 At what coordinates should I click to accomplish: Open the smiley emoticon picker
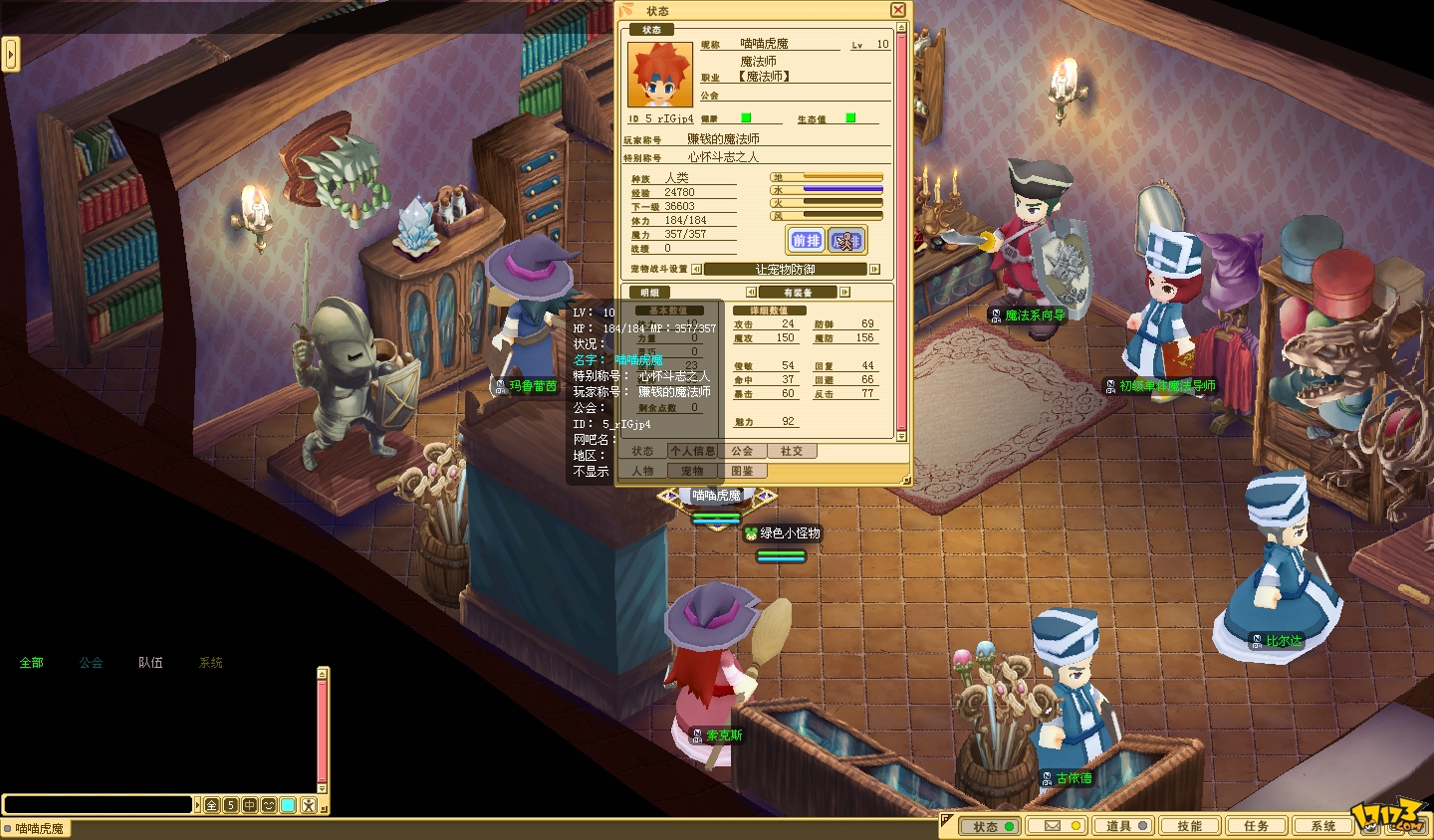coord(269,805)
